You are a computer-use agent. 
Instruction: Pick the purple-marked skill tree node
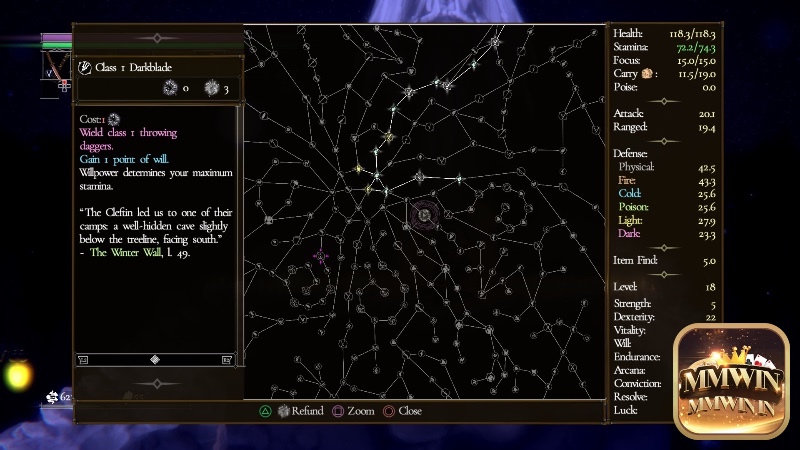pyautogui.click(x=321, y=257)
